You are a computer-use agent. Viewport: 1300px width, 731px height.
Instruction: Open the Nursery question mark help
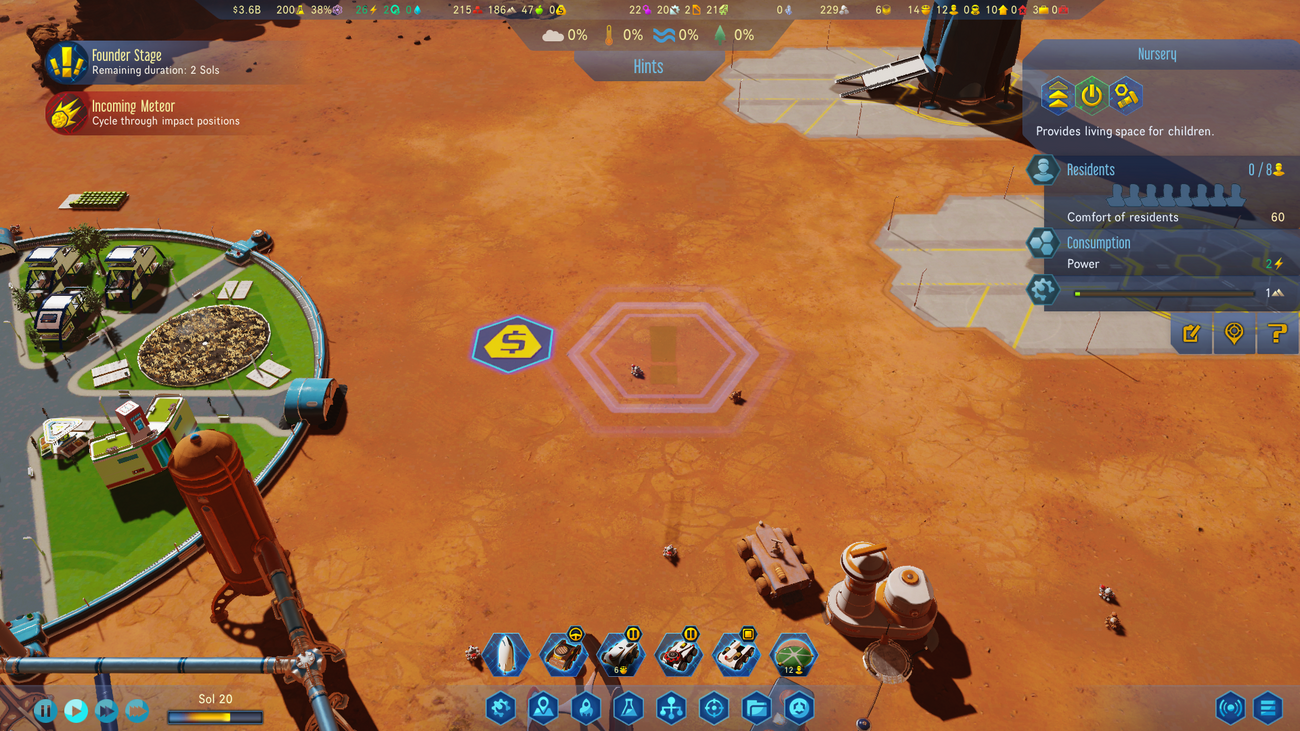tap(1277, 334)
